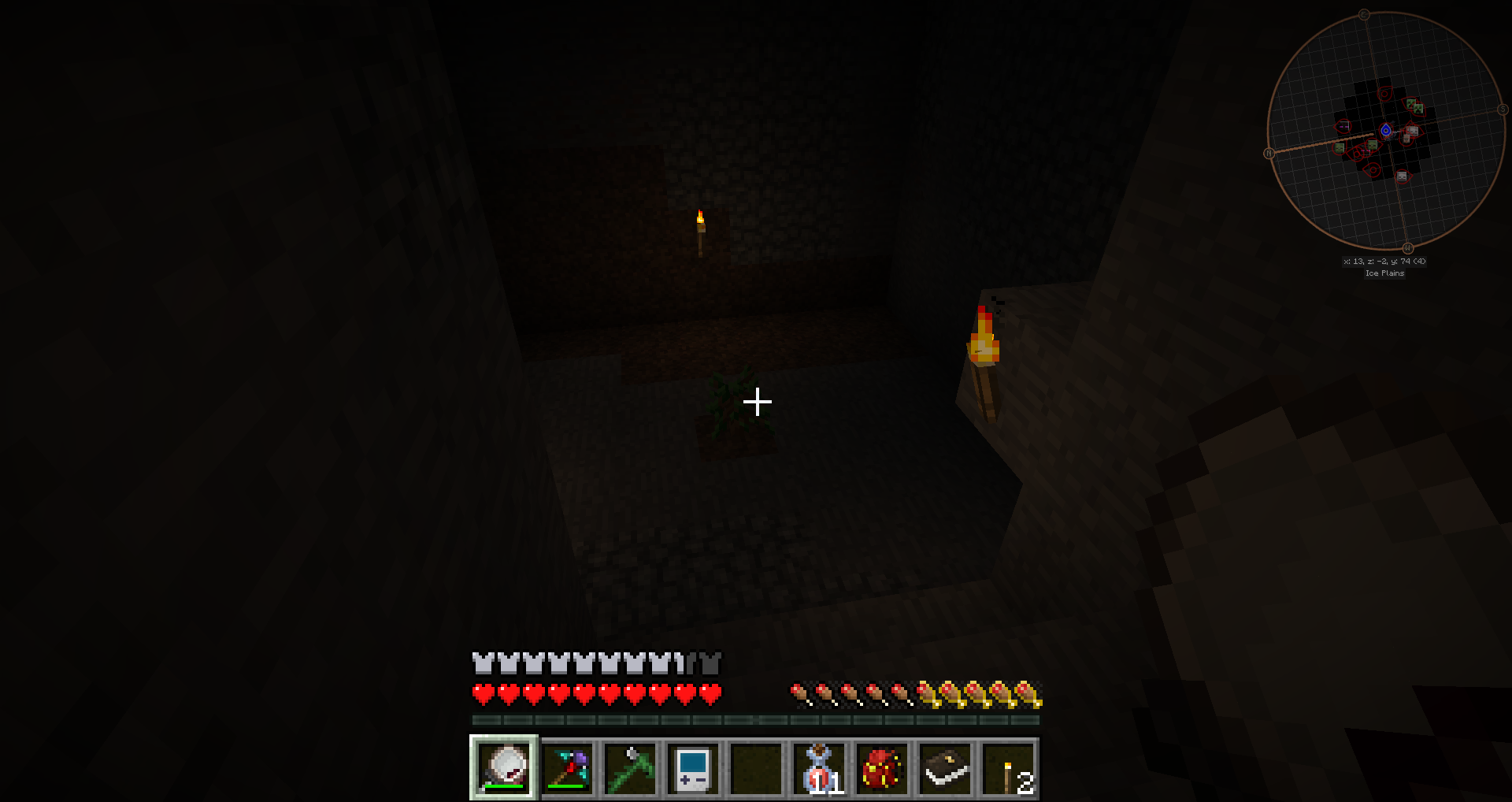1512x802 pixels.
Task: Select the red backpack hotbar slot
Action: tap(882, 768)
